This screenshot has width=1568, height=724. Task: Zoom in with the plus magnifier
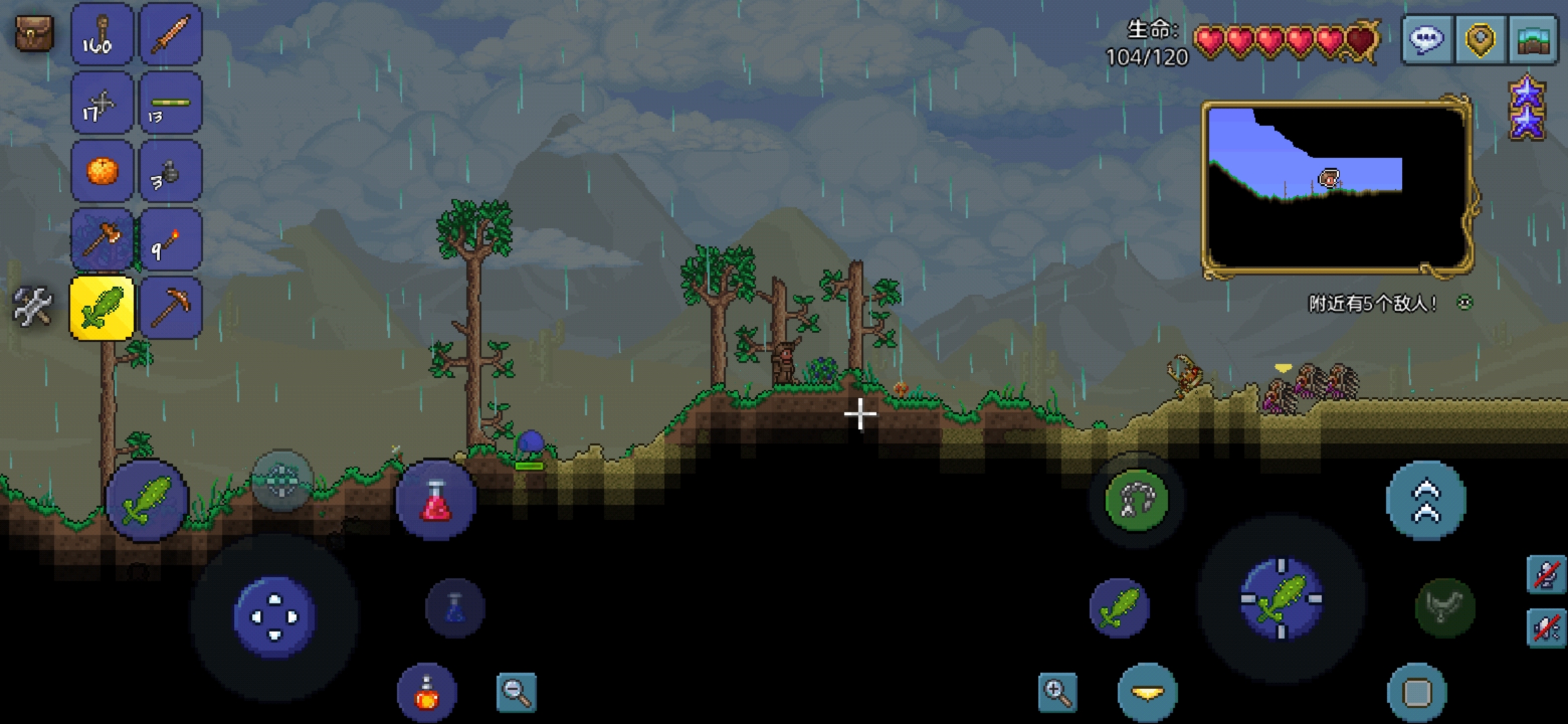pyautogui.click(x=1057, y=692)
